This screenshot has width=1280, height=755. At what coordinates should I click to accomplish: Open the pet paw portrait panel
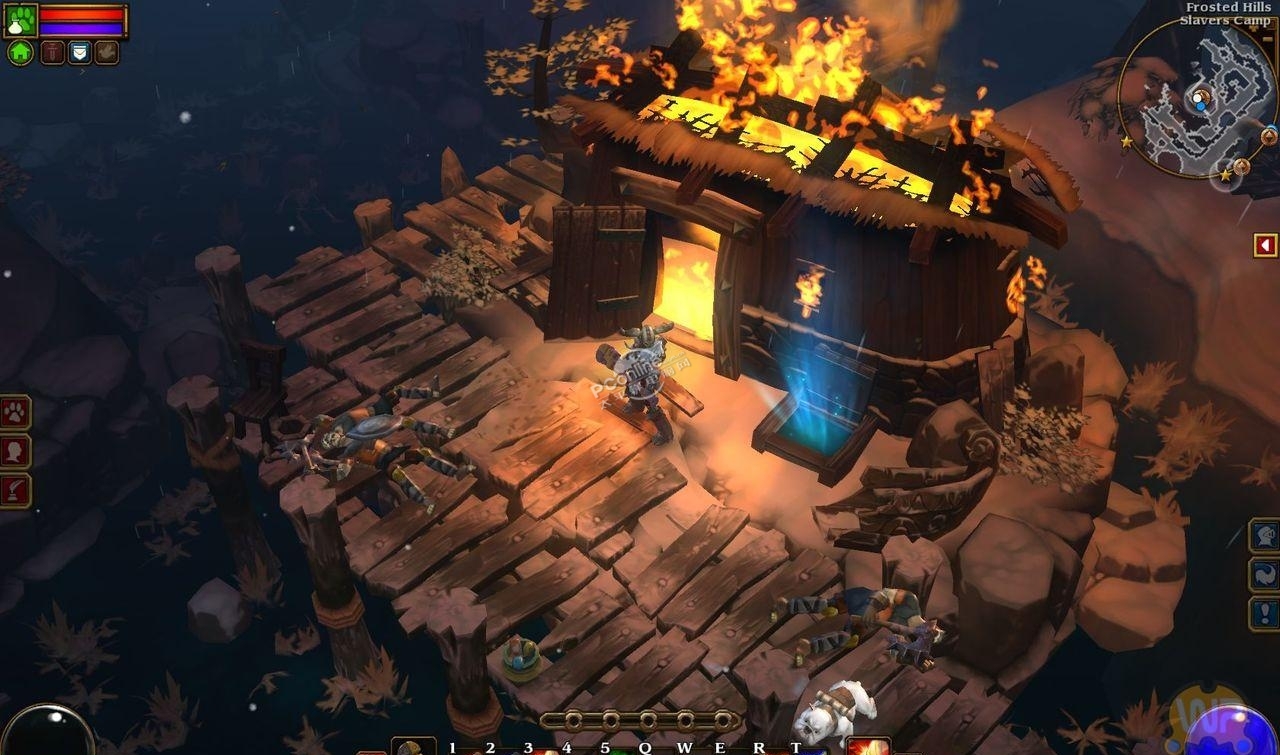pyautogui.click(x=20, y=20)
